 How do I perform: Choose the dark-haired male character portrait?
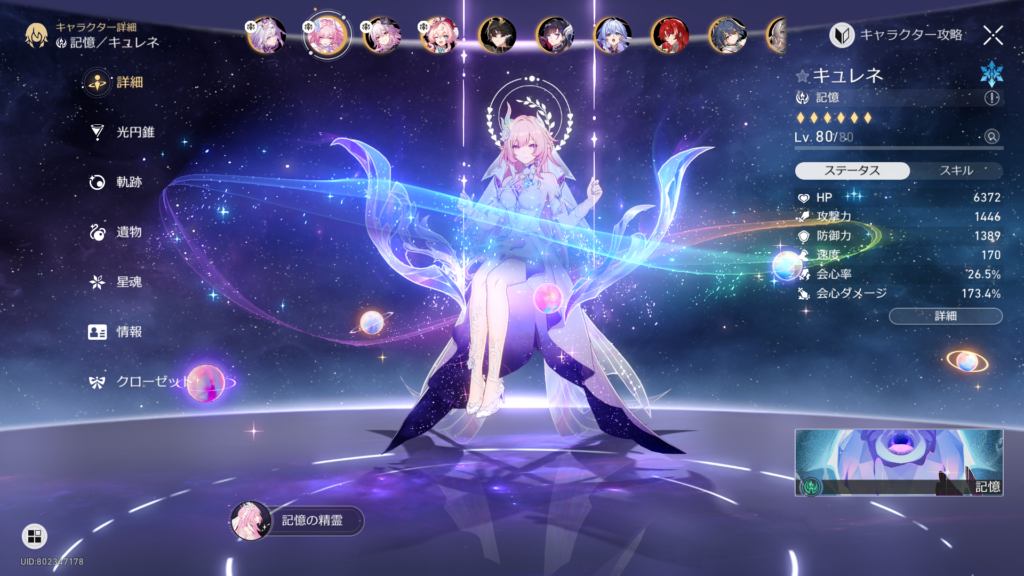495,35
